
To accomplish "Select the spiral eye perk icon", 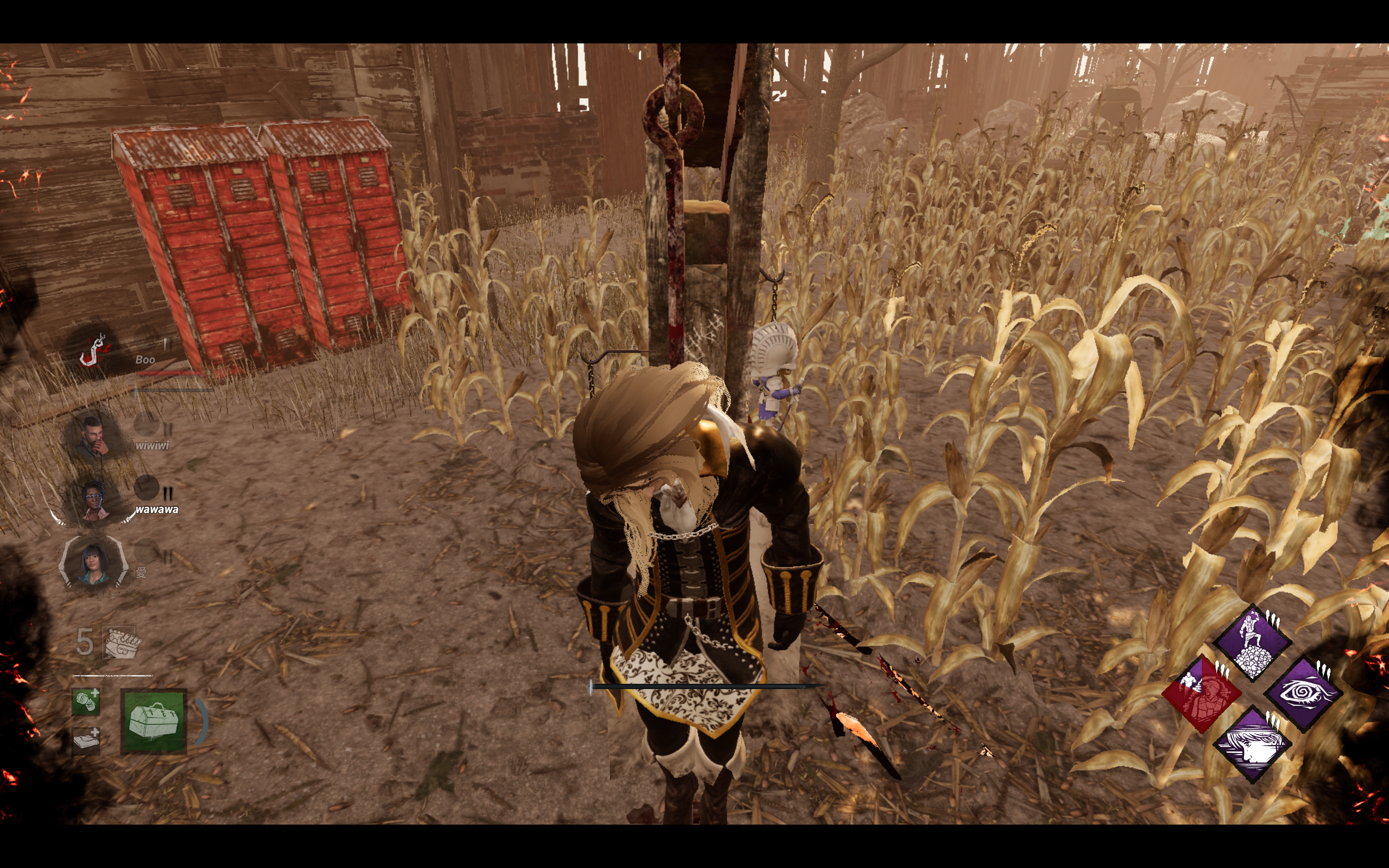I will click(x=1304, y=693).
